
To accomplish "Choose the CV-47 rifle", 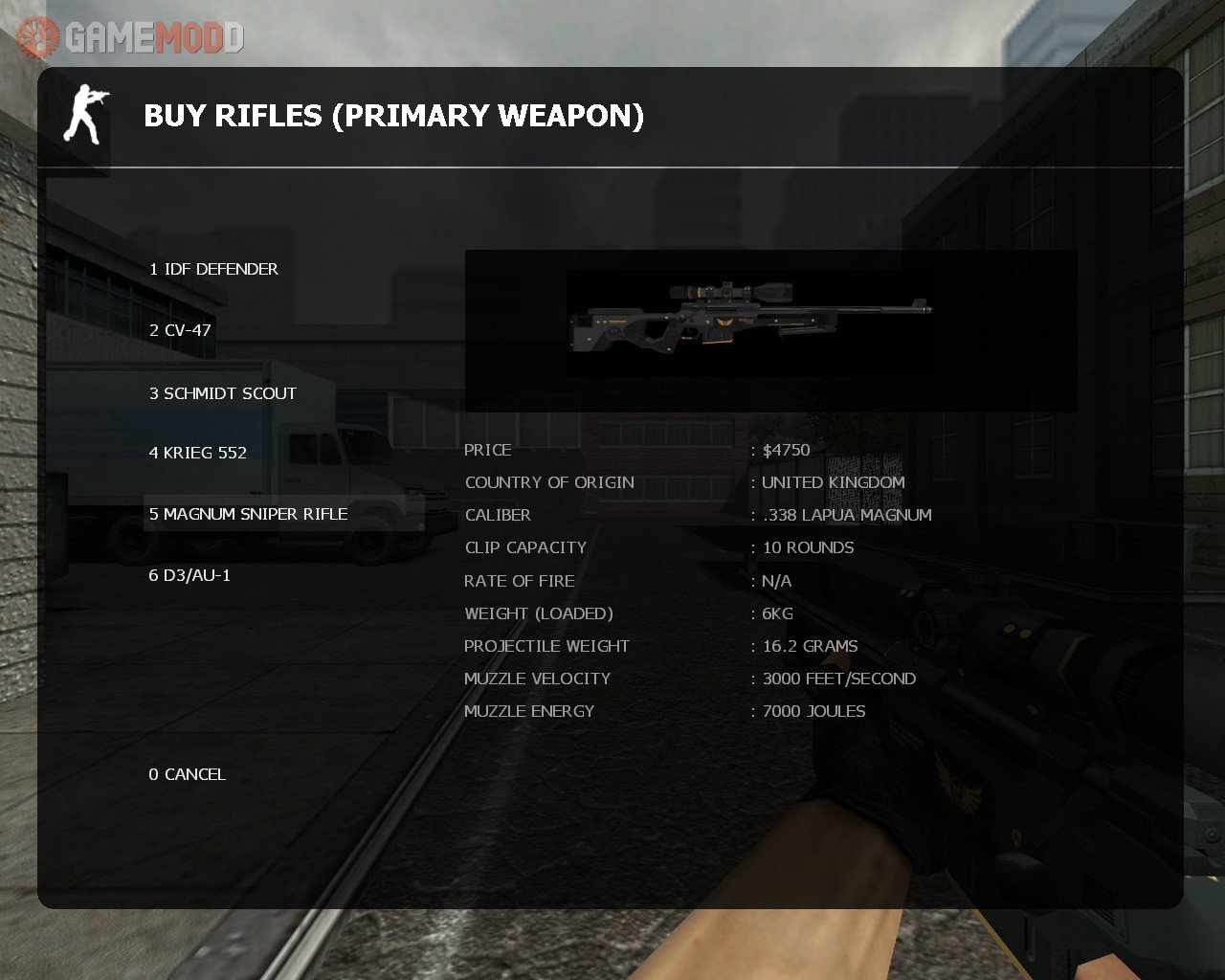I will click(180, 330).
